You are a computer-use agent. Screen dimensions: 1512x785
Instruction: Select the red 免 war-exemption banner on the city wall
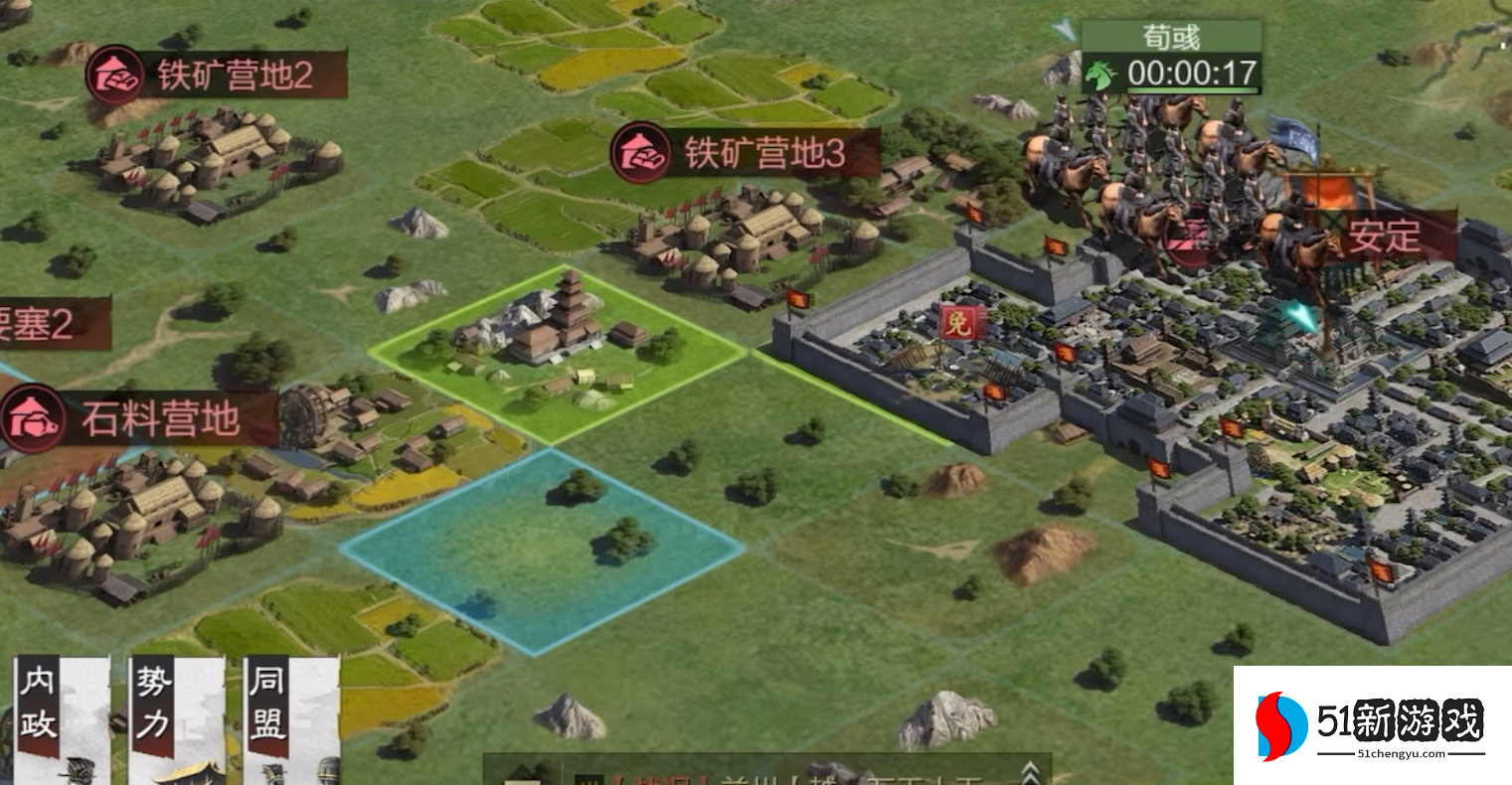[960, 323]
